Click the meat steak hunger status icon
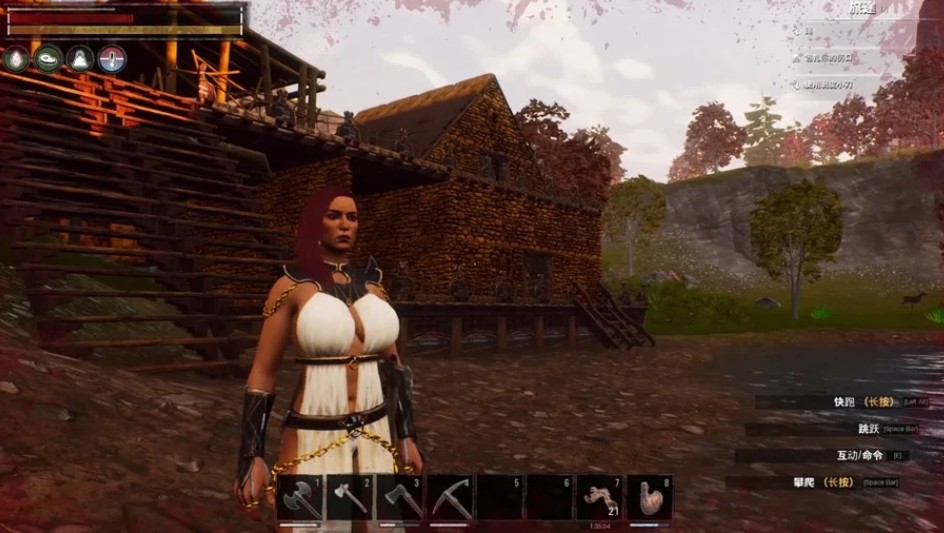The image size is (944, 533). click(48, 59)
